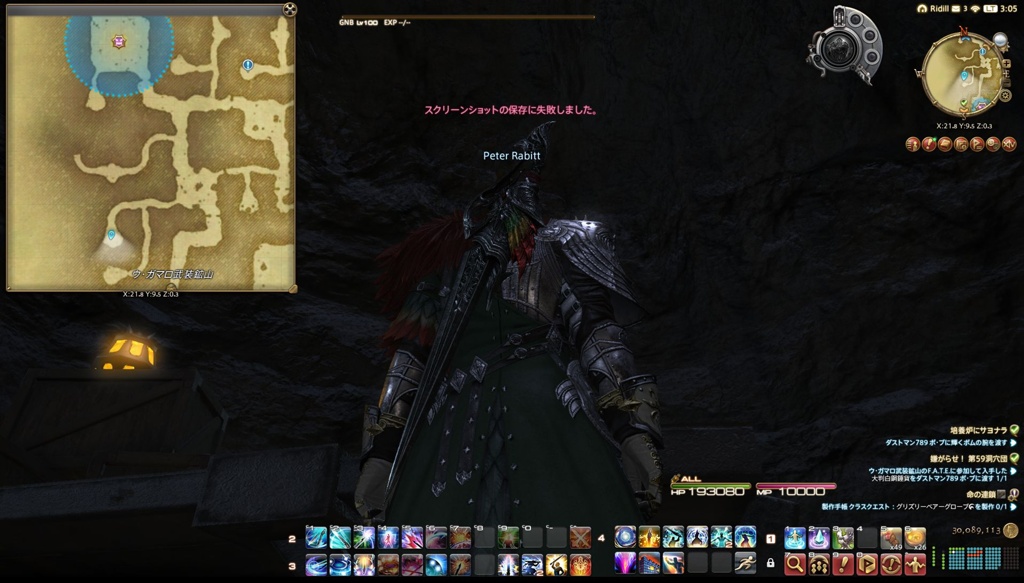Open the gil currency coin icon
1024x583 pixels.
pos(1011,530)
